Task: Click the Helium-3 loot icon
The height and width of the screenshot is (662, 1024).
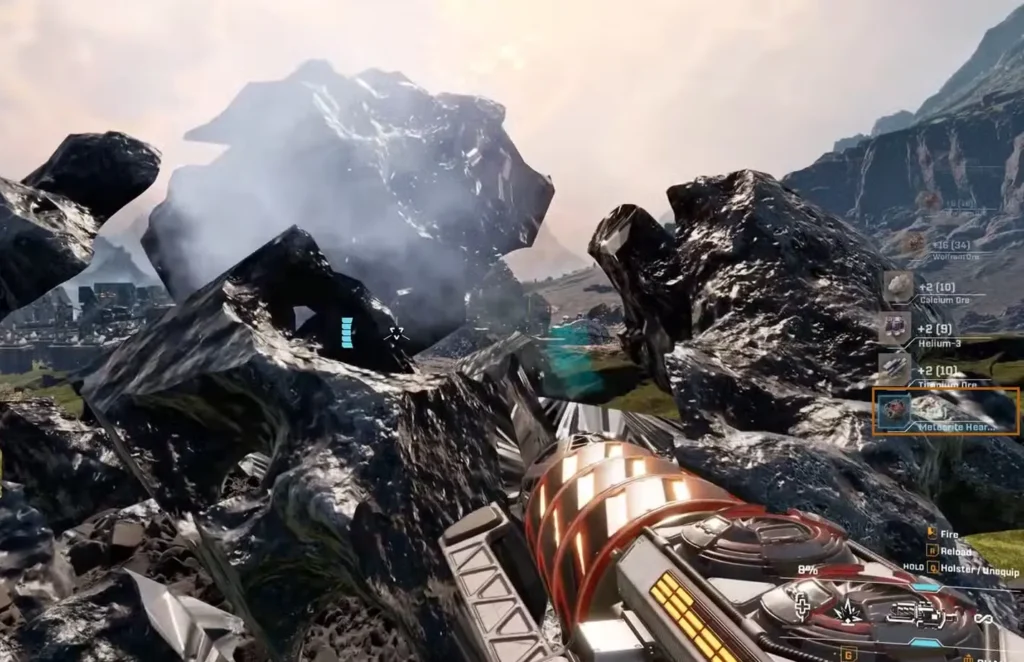Action: [895, 328]
